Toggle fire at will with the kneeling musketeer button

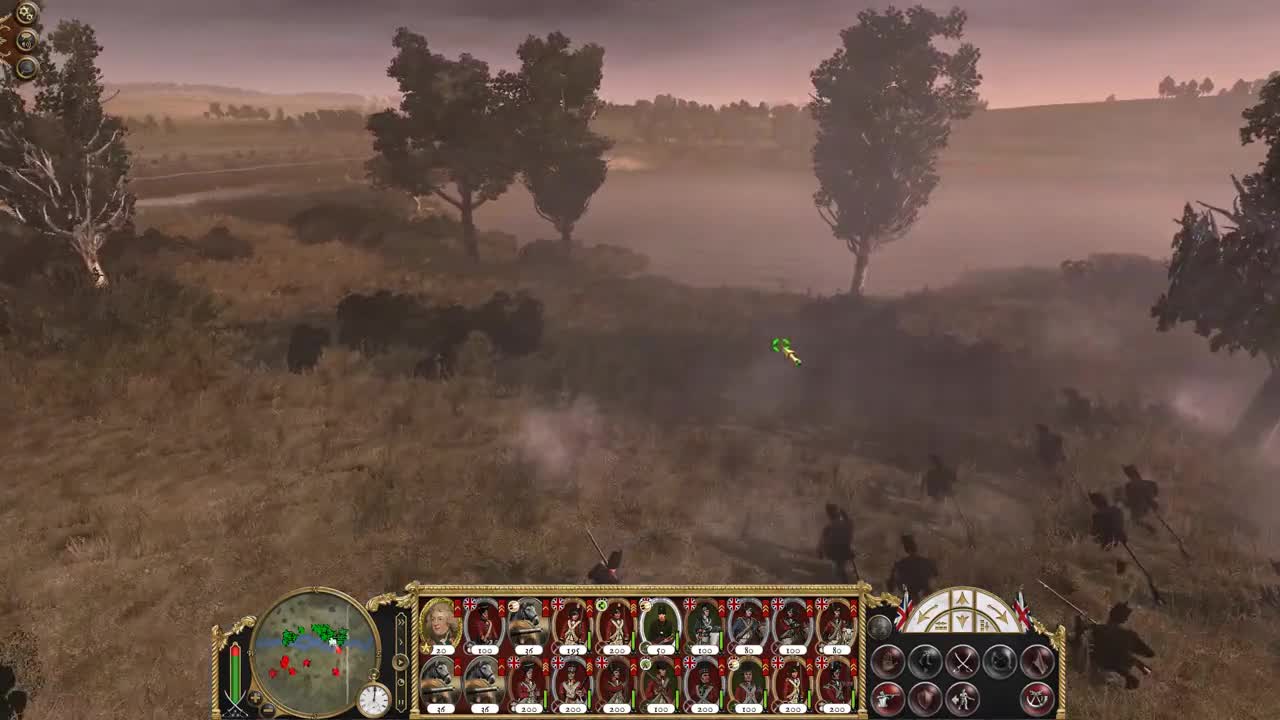click(x=886, y=698)
